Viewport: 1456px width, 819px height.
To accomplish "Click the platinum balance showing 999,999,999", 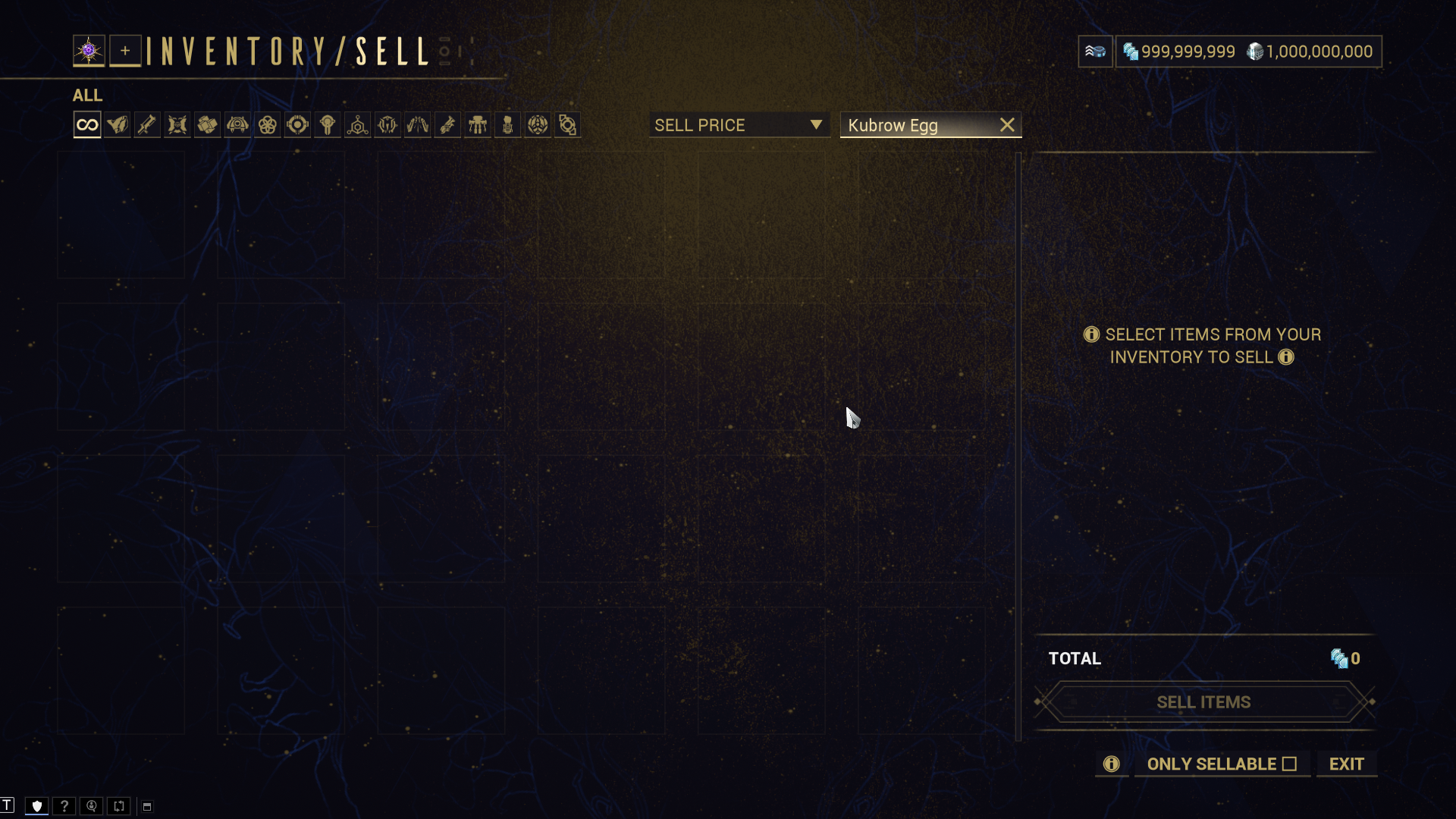I will pos(1179,52).
